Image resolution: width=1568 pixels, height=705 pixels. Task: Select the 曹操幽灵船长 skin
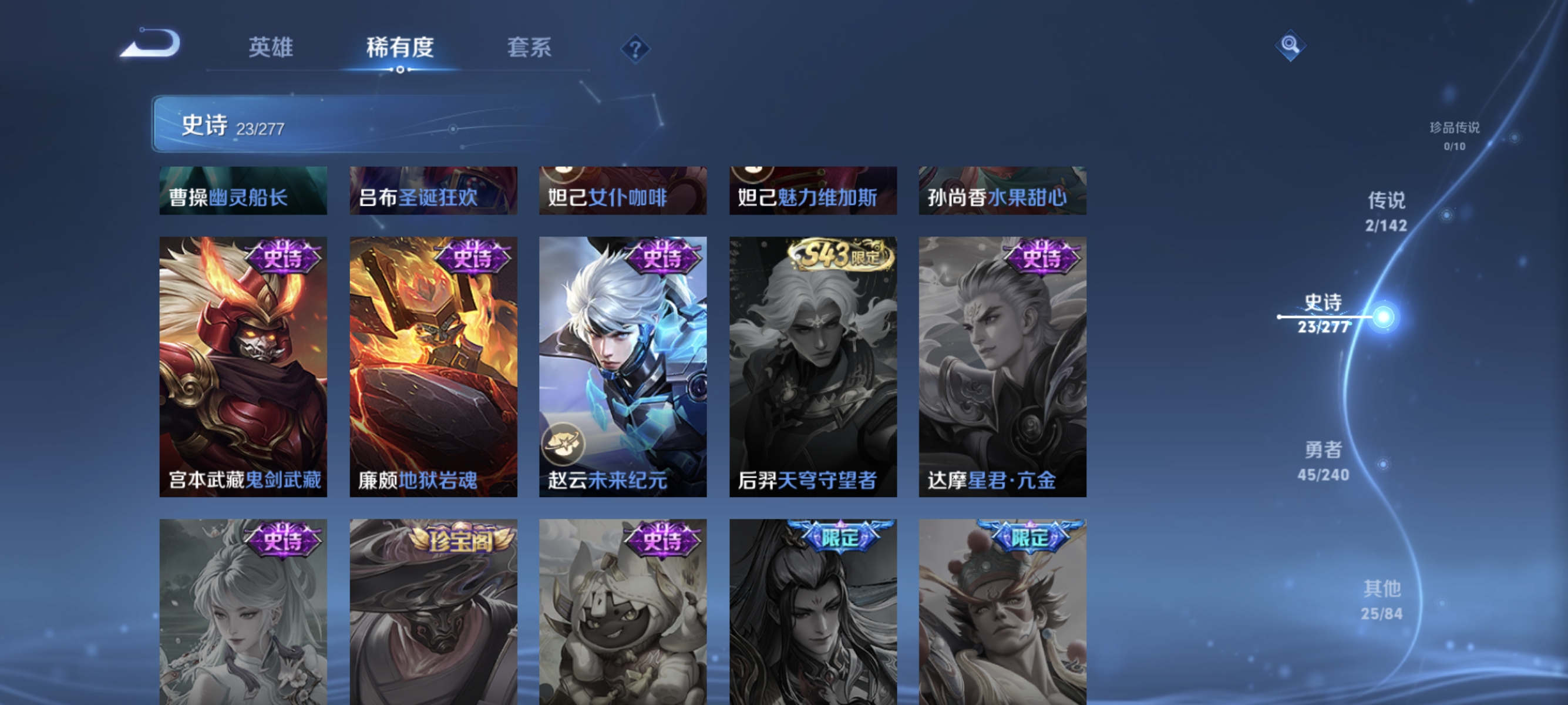244,192
